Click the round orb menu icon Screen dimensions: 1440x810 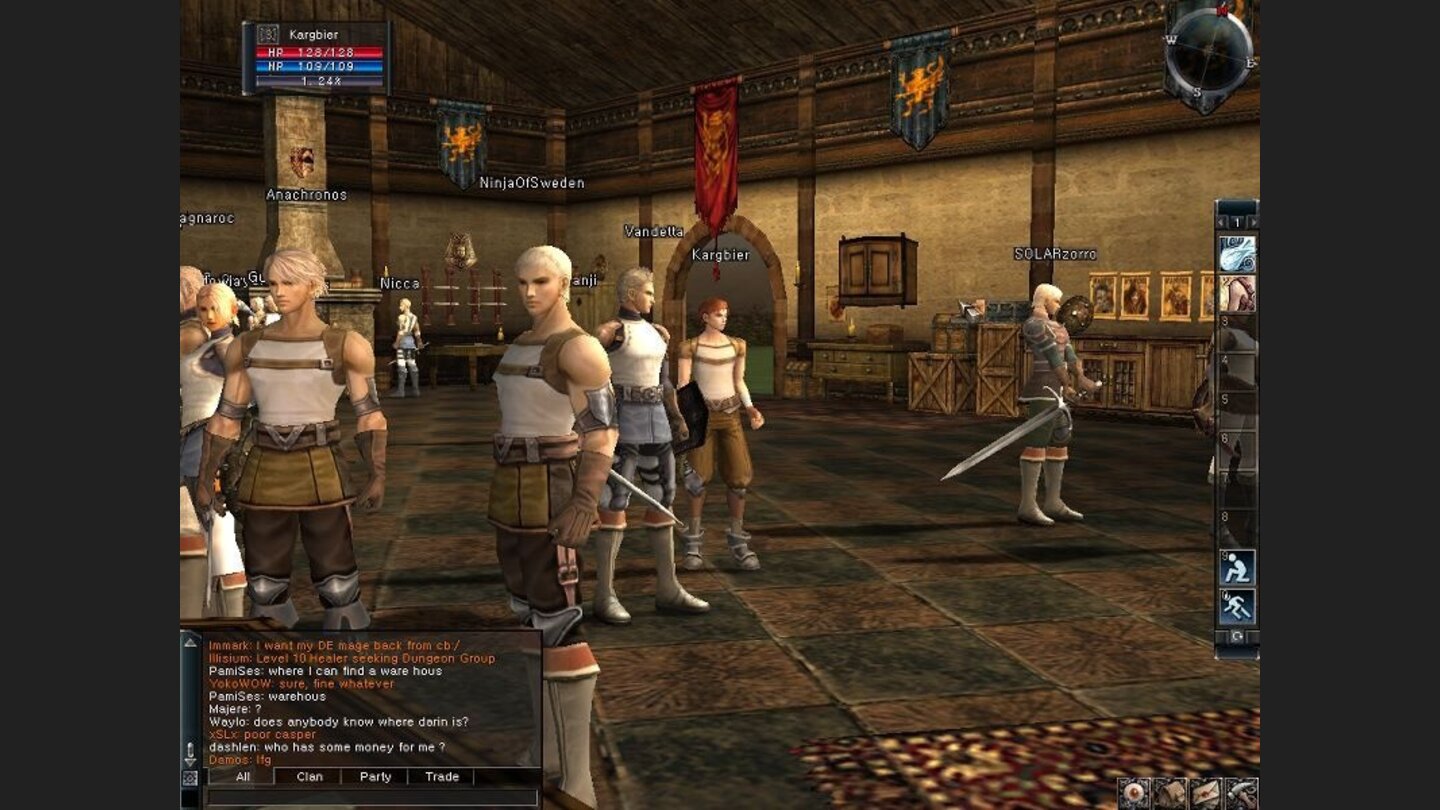coord(1134,793)
